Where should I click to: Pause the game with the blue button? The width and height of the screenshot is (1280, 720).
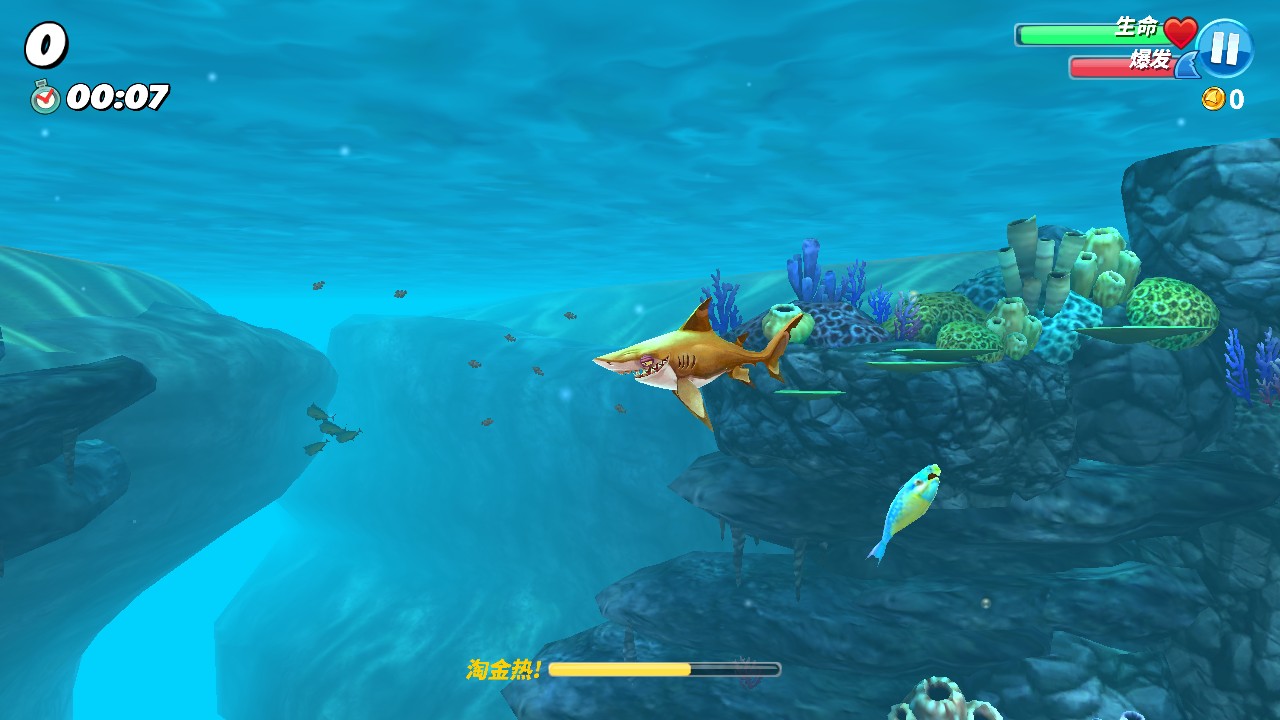click(1224, 48)
